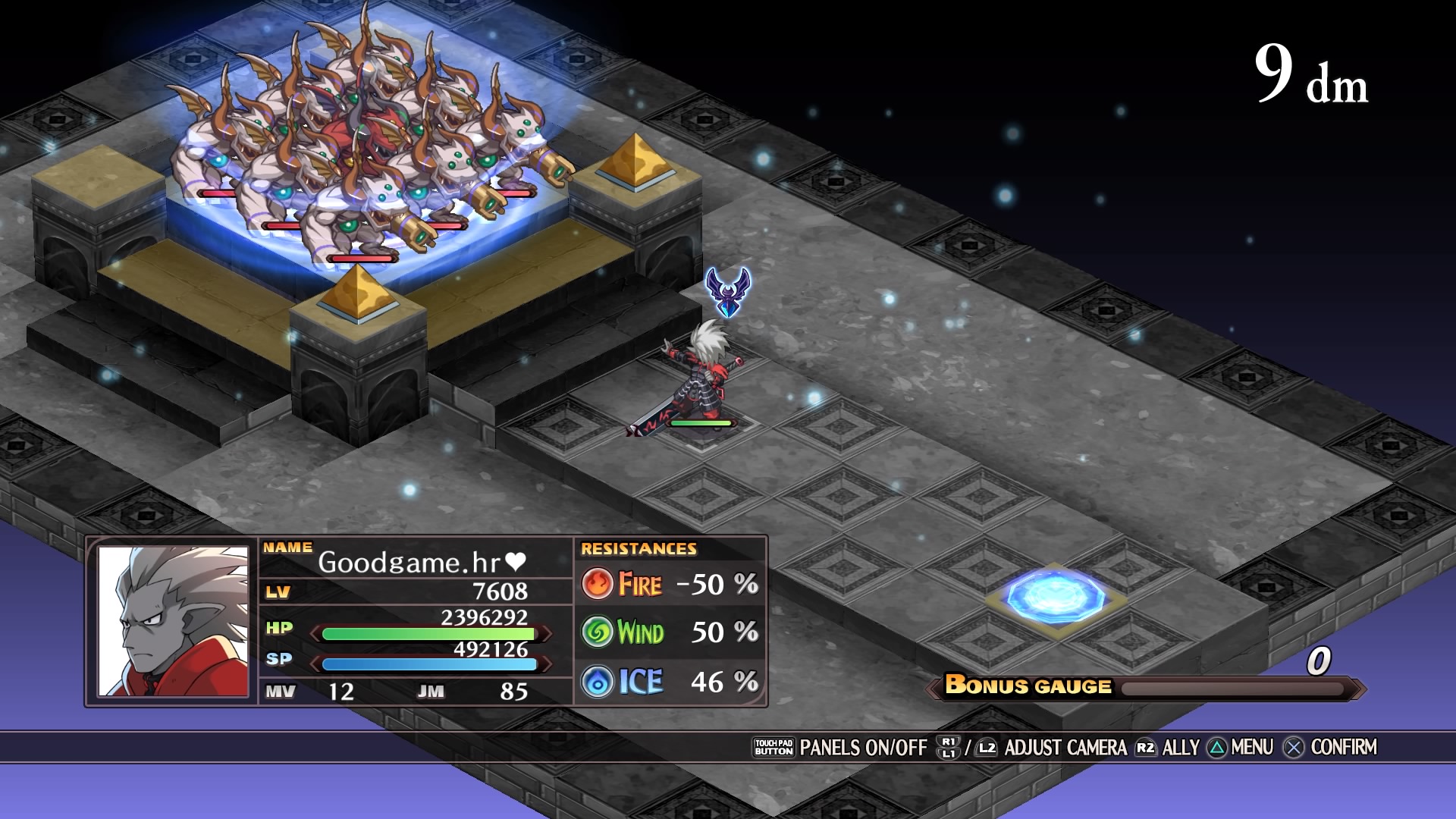This screenshot has width=1456, height=819.
Task: Click the Wind resistance icon
Action: pos(598,632)
